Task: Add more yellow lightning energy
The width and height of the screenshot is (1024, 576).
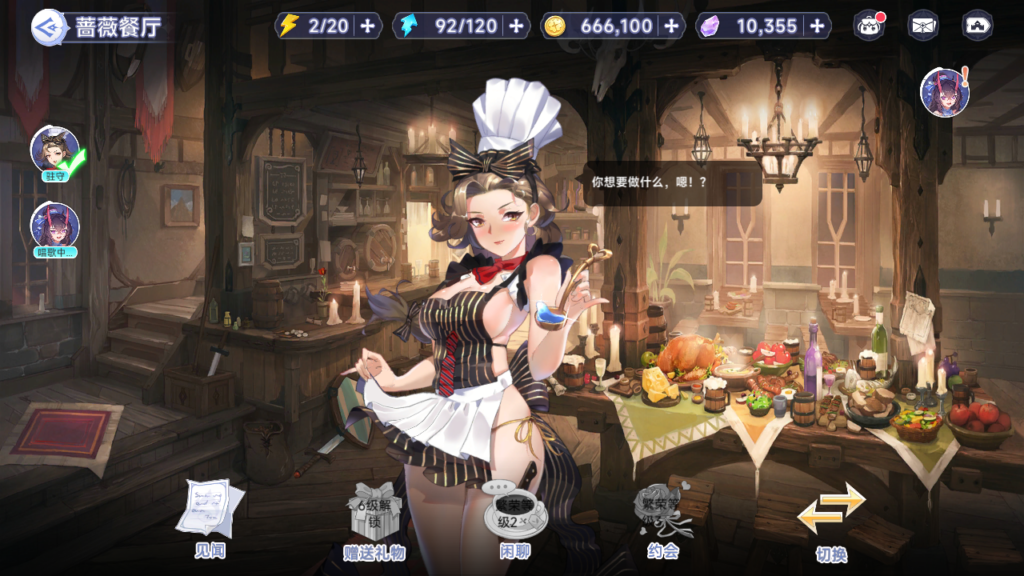Action: 368,26
